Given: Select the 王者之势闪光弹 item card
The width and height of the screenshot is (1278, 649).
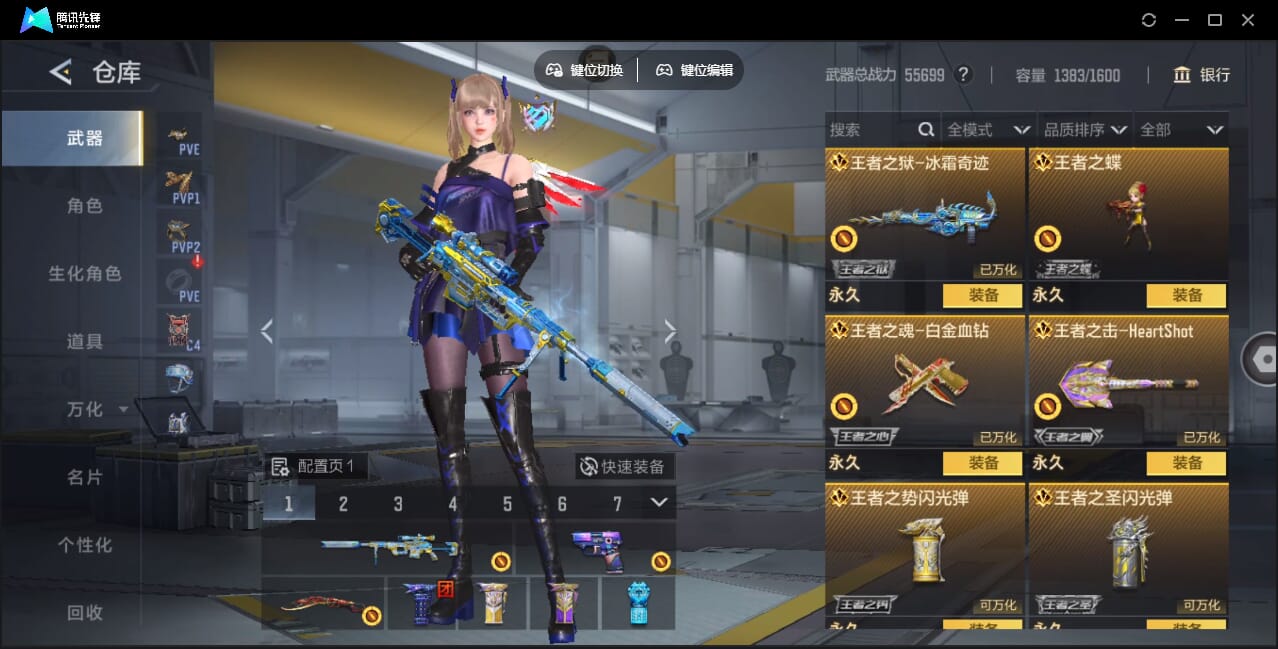Looking at the screenshot, I should 925,548.
